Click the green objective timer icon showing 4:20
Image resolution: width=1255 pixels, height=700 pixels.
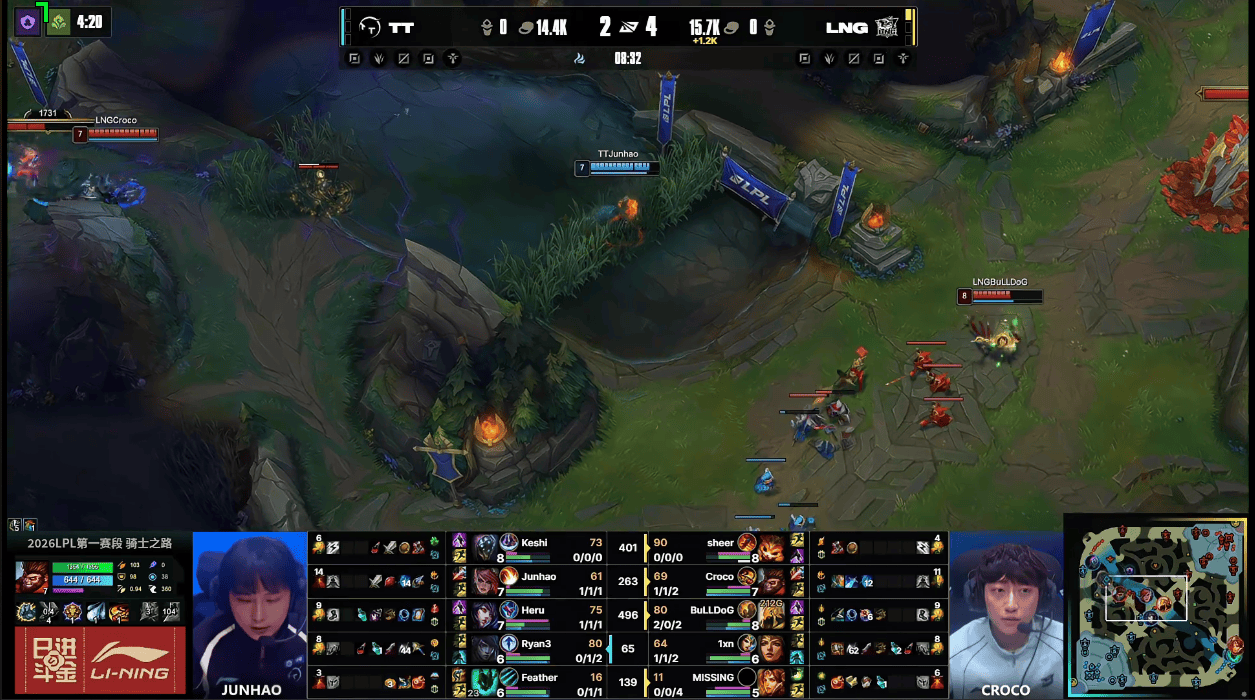click(59, 21)
